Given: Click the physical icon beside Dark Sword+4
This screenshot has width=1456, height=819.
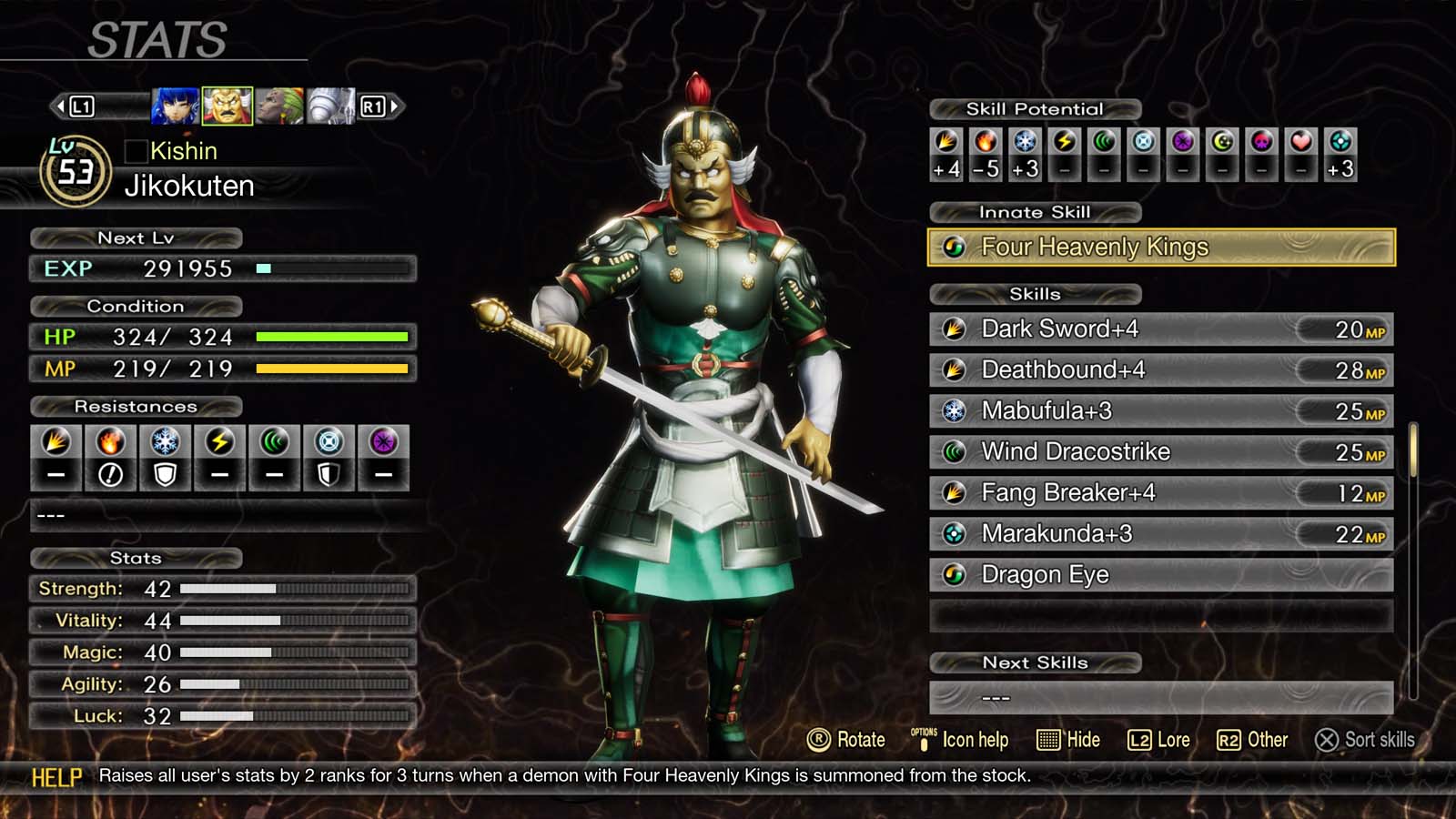Looking at the screenshot, I should pyautogui.click(x=954, y=329).
